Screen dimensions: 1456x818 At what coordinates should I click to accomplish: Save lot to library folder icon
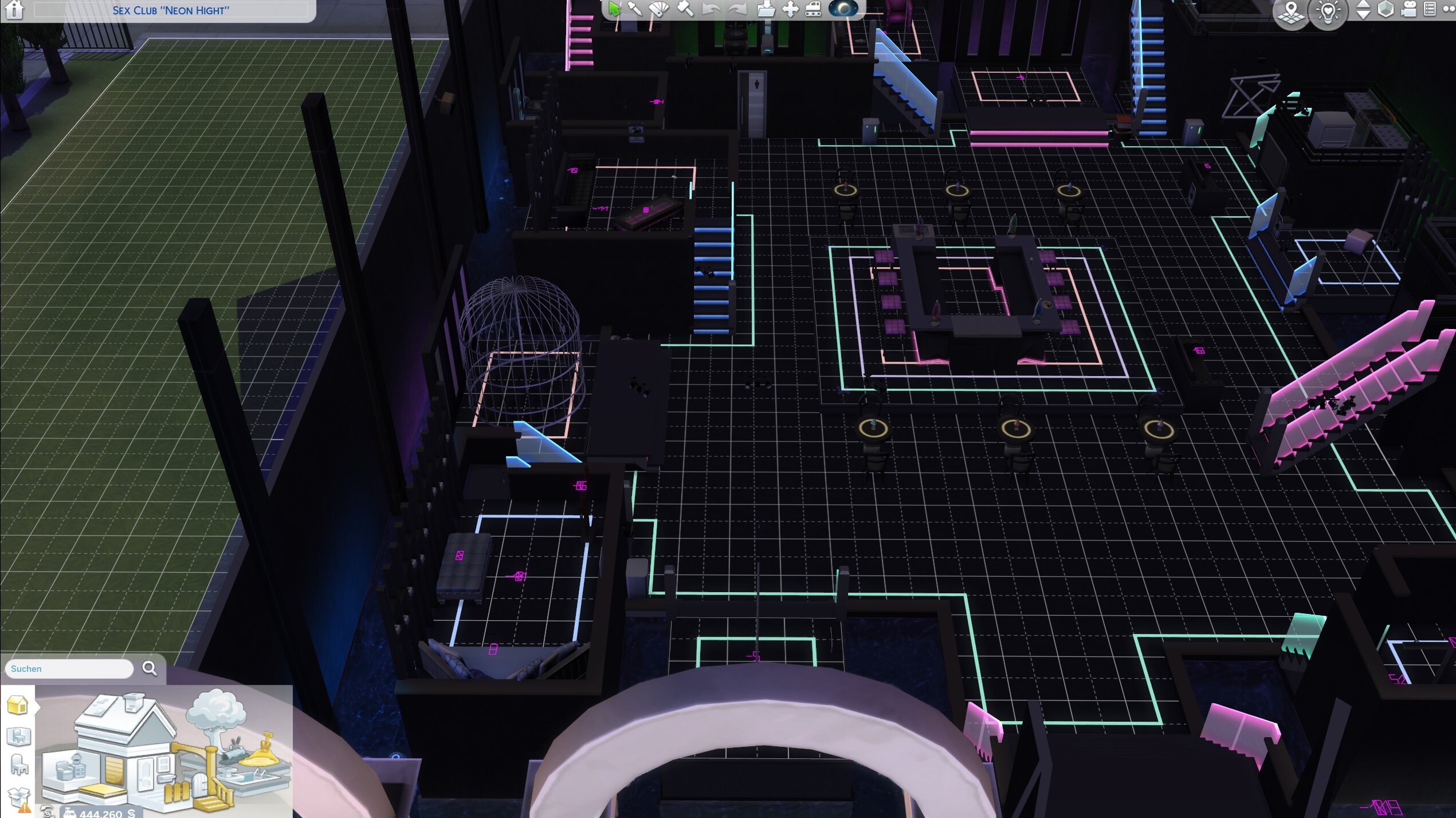pyautogui.click(x=766, y=9)
